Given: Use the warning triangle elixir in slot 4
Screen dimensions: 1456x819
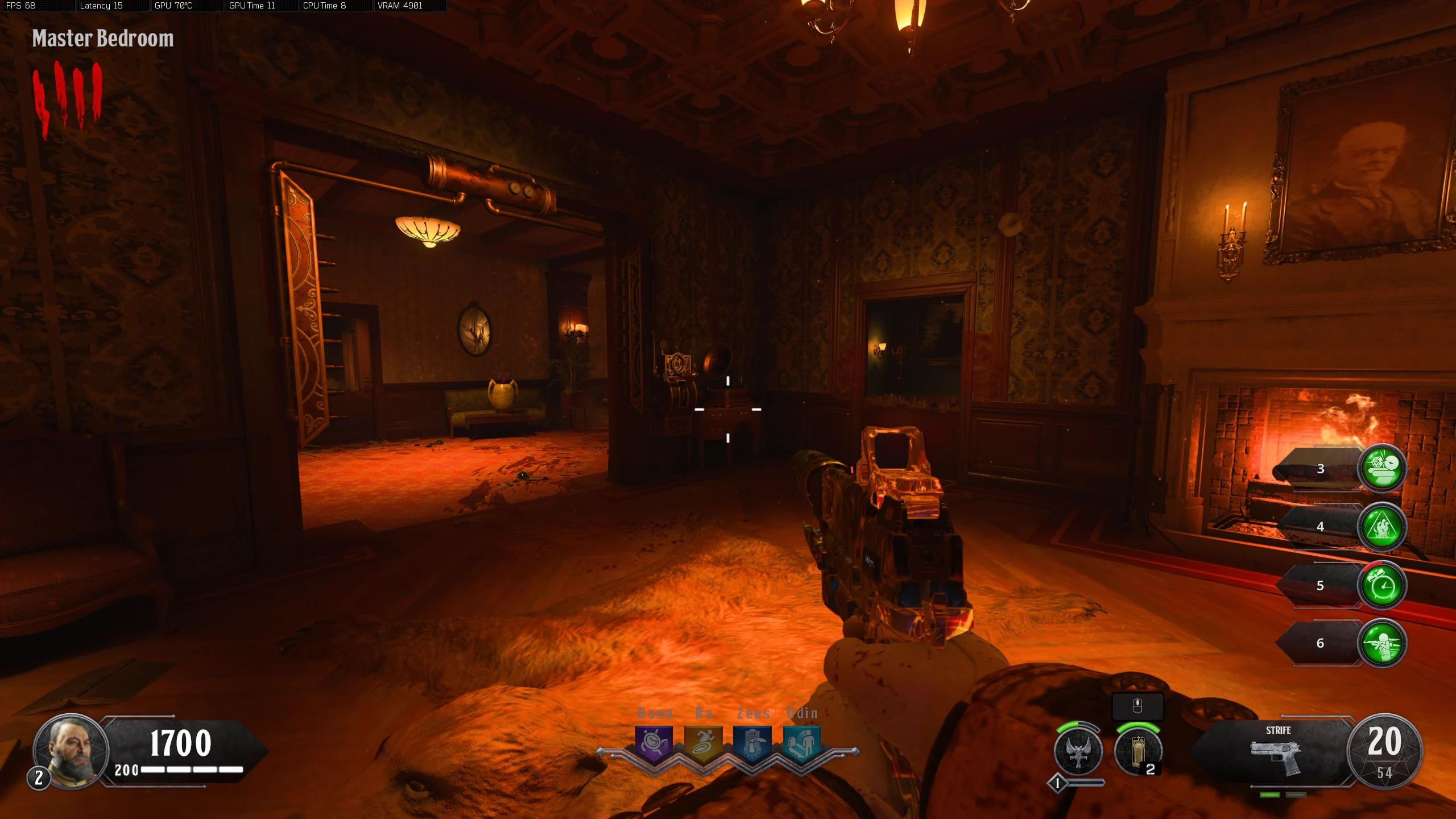Looking at the screenshot, I should tap(1381, 527).
